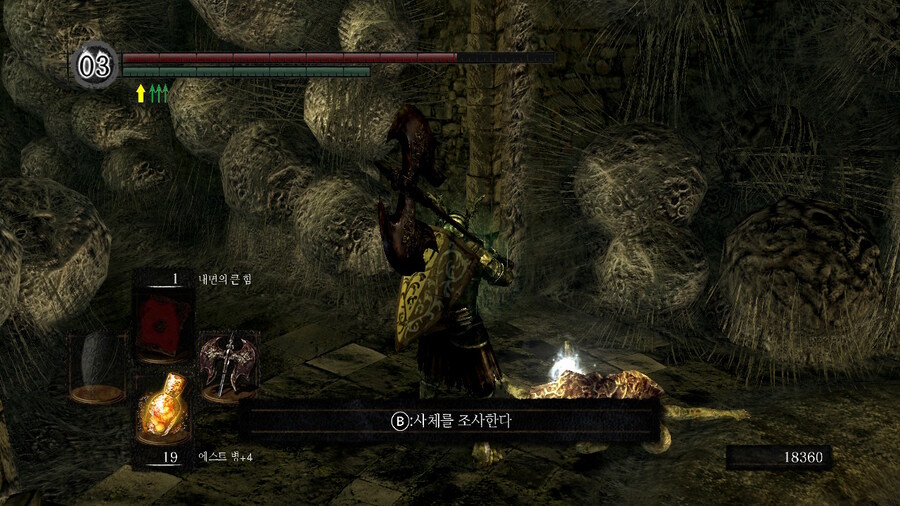The image size is (900, 506).
Task: Inspect the green arrows status effect icon
Action: point(159,93)
